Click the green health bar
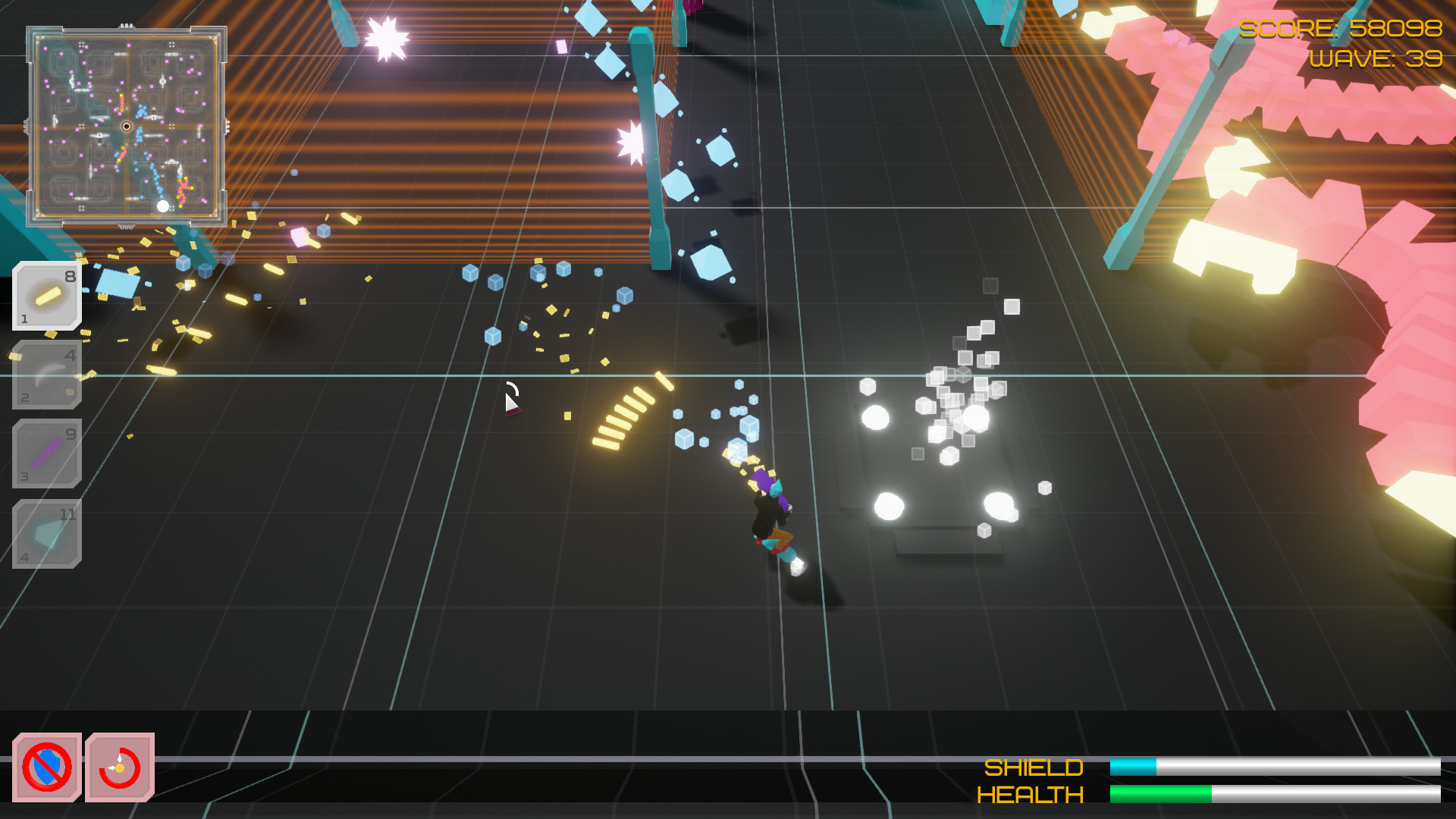 [x=1160, y=793]
